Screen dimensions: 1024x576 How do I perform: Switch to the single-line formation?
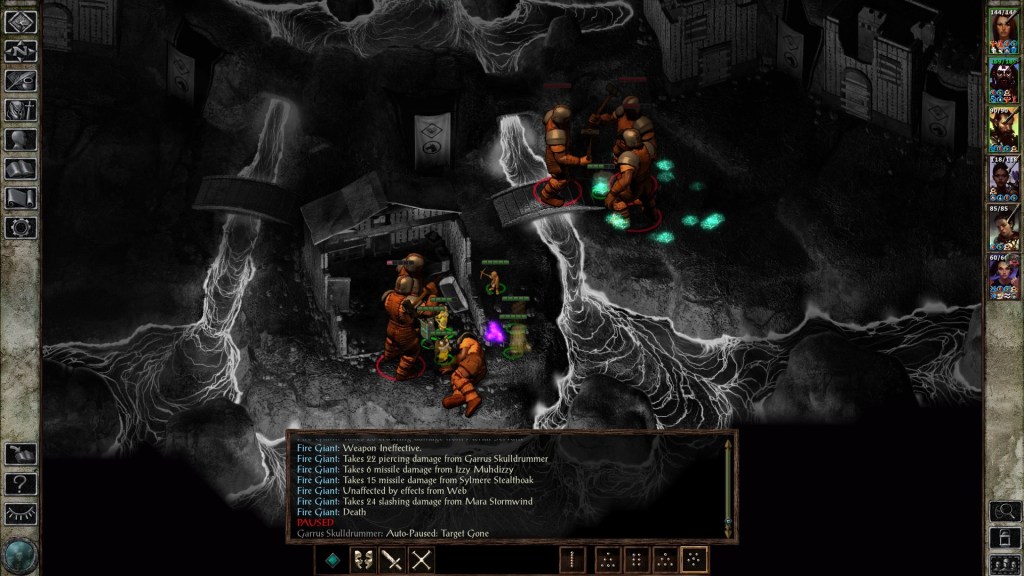pyautogui.click(x=572, y=560)
